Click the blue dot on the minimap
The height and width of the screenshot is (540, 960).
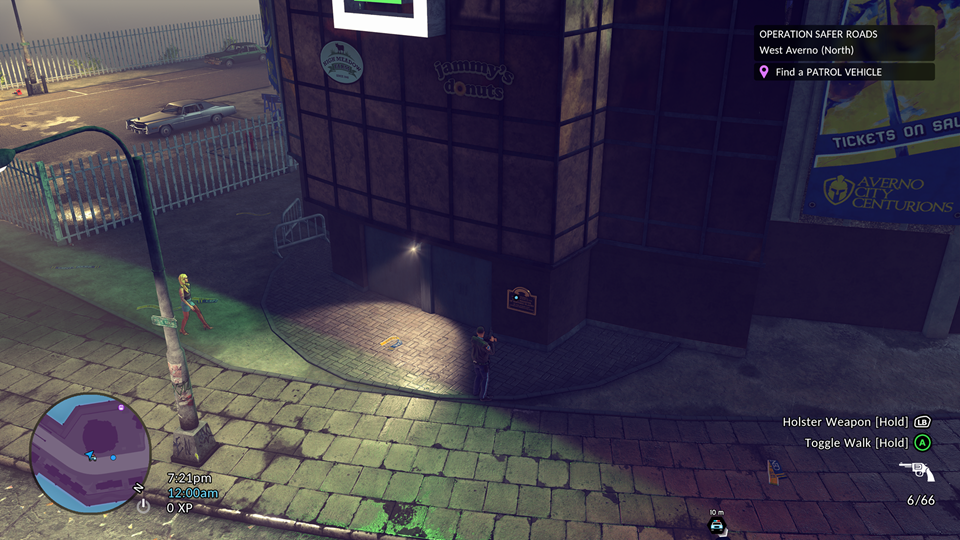[x=113, y=458]
